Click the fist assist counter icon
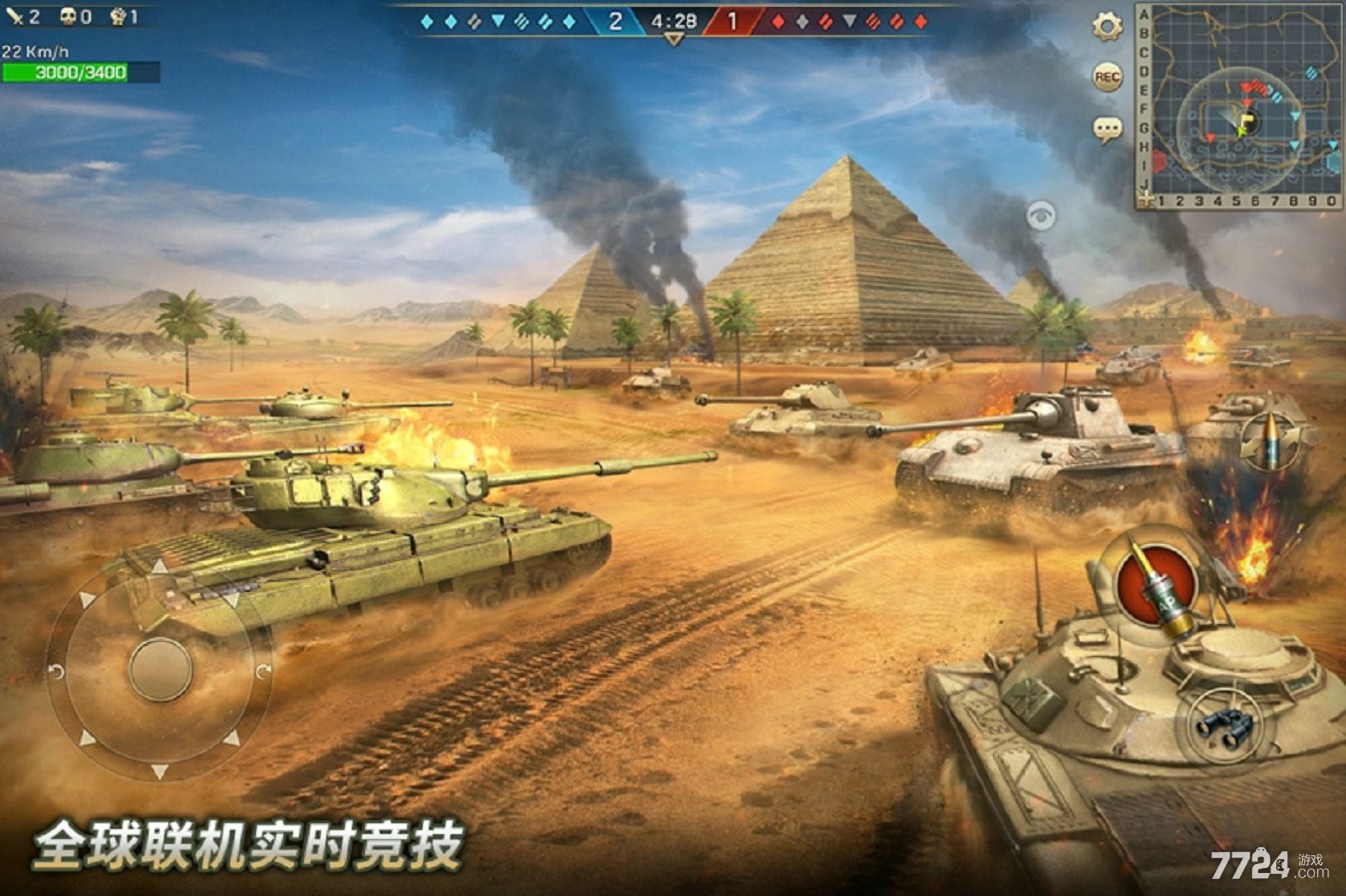 [x=120, y=16]
